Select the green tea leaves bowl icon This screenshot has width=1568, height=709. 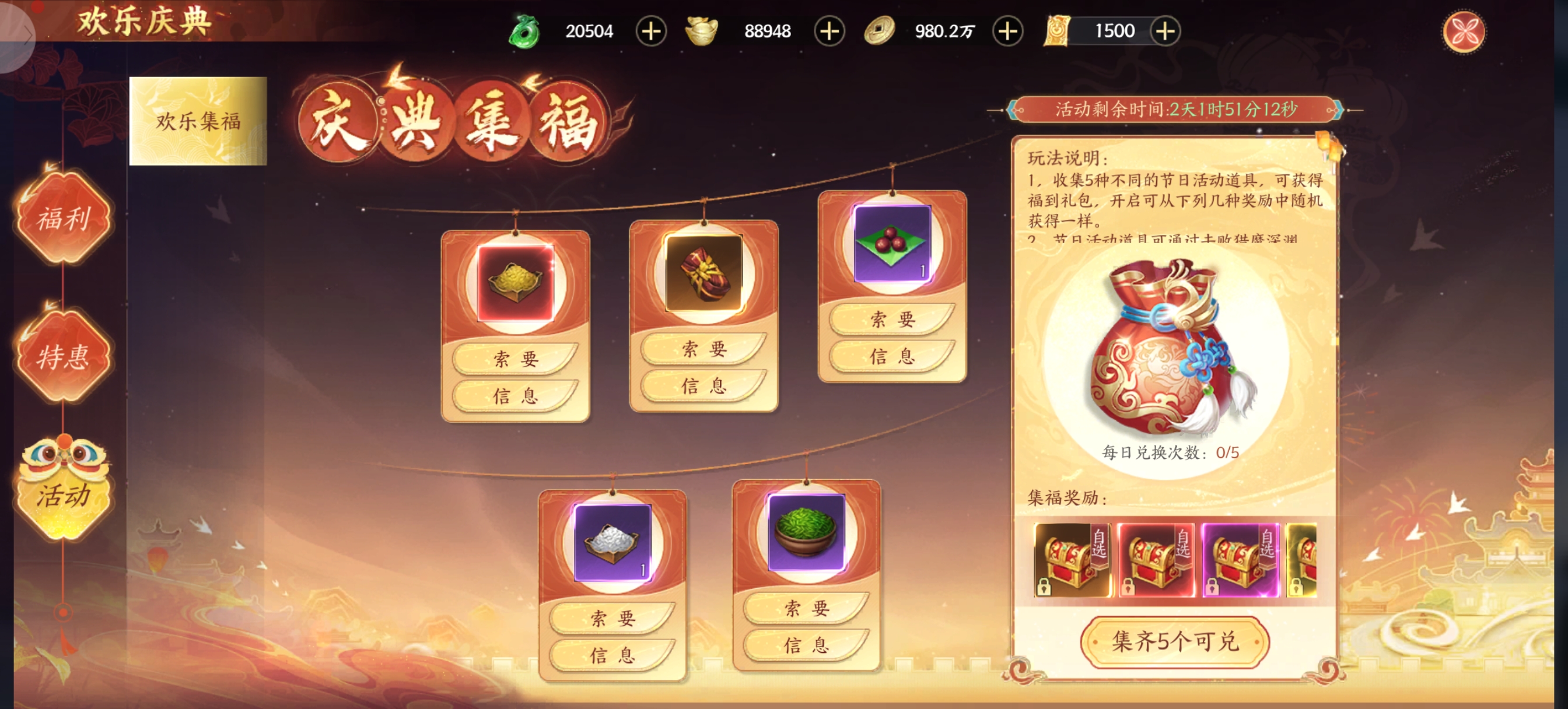pos(806,532)
